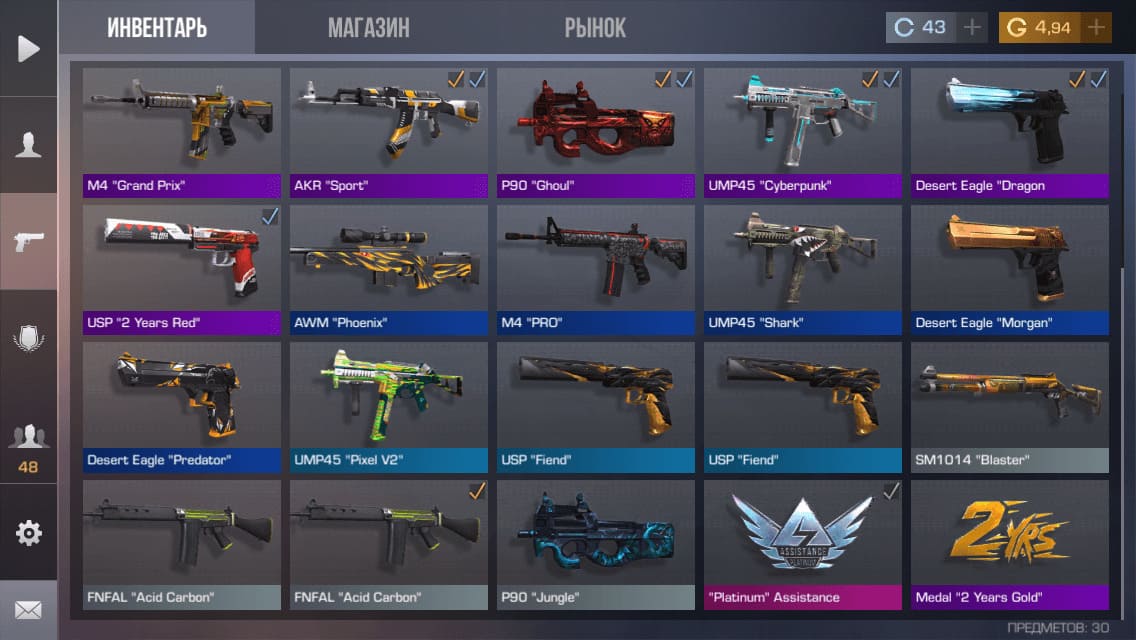Pick the AWM "Phoenix" sniper skin
Screen dimensions: 1136x640
point(389,268)
